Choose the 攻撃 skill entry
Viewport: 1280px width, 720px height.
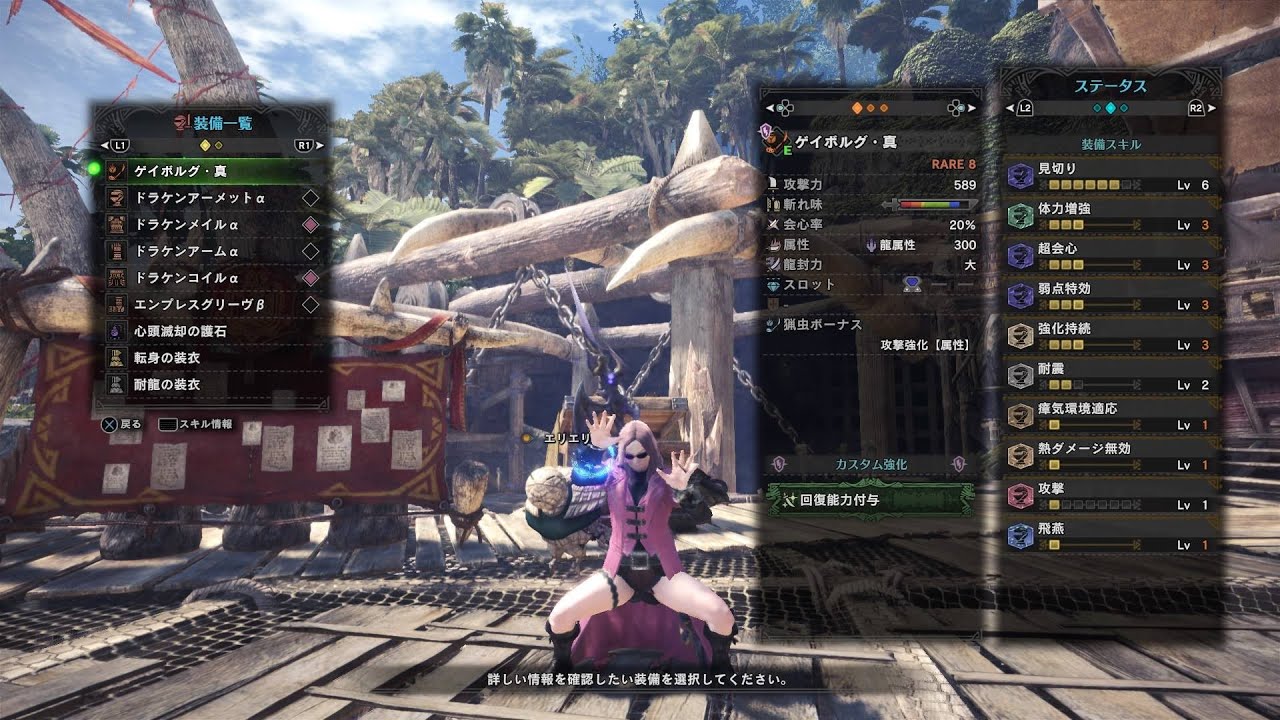(1112, 497)
